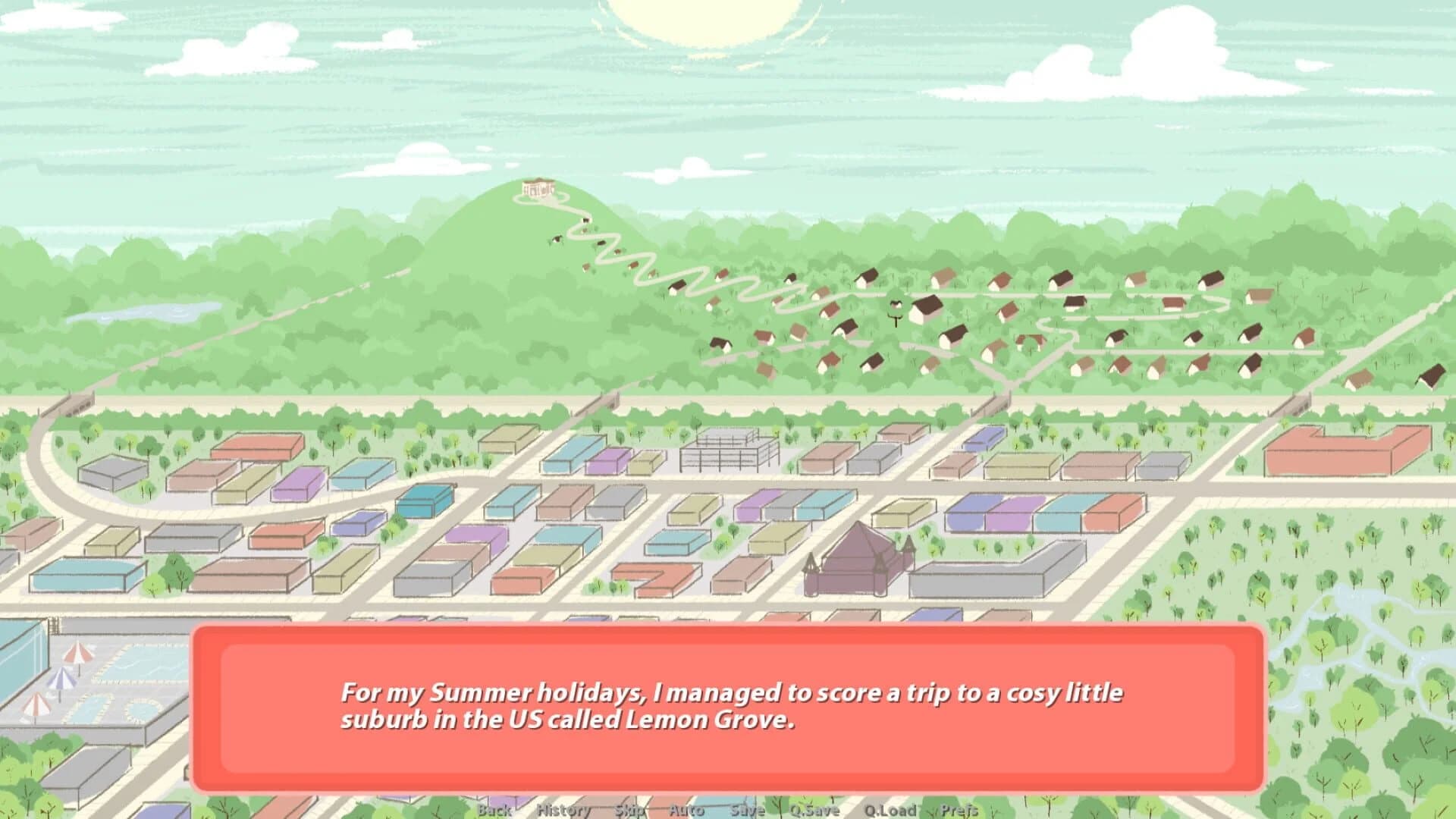Open the dialogue History log

563,810
